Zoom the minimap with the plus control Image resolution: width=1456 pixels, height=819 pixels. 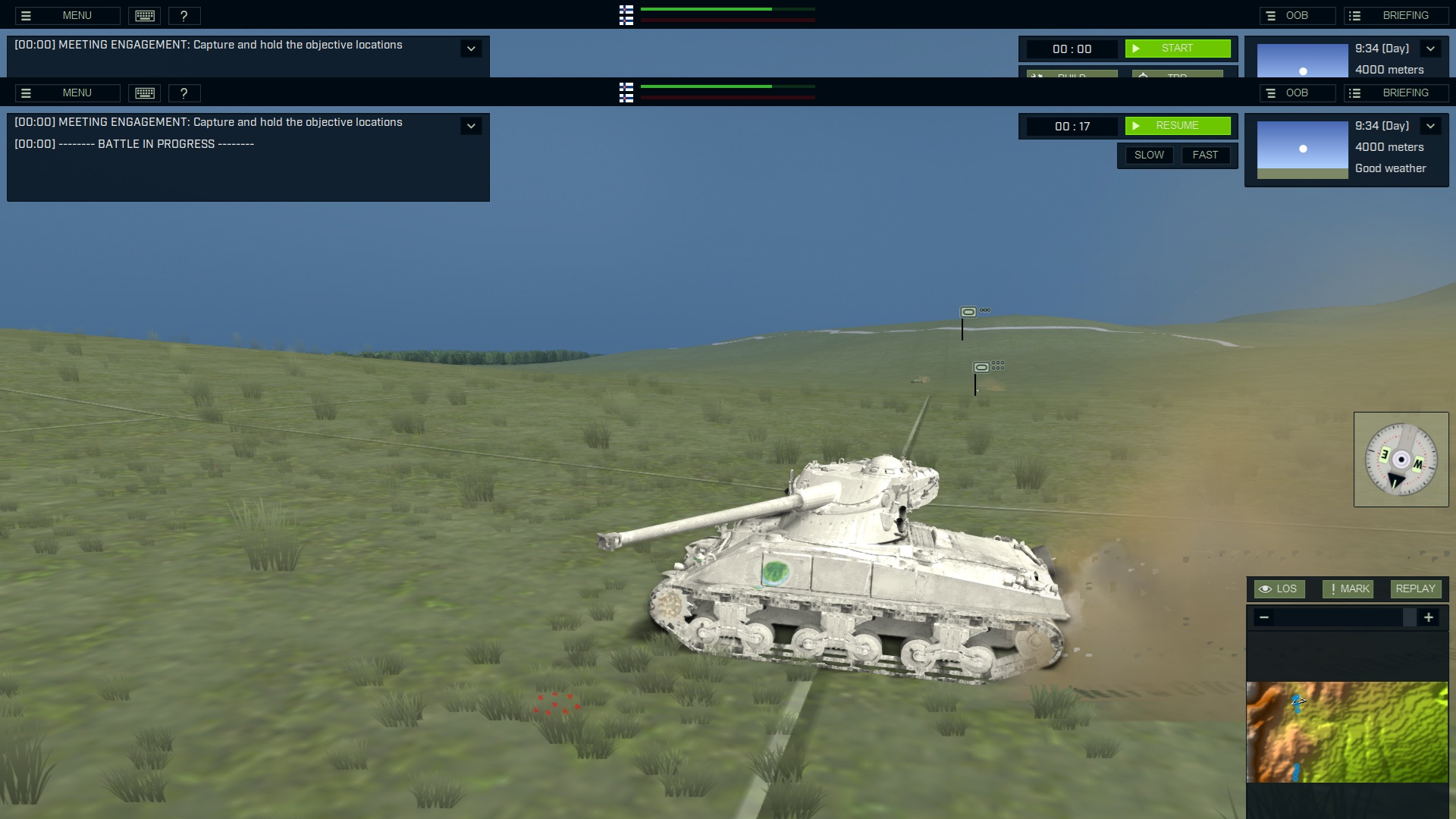click(1428, 617)
